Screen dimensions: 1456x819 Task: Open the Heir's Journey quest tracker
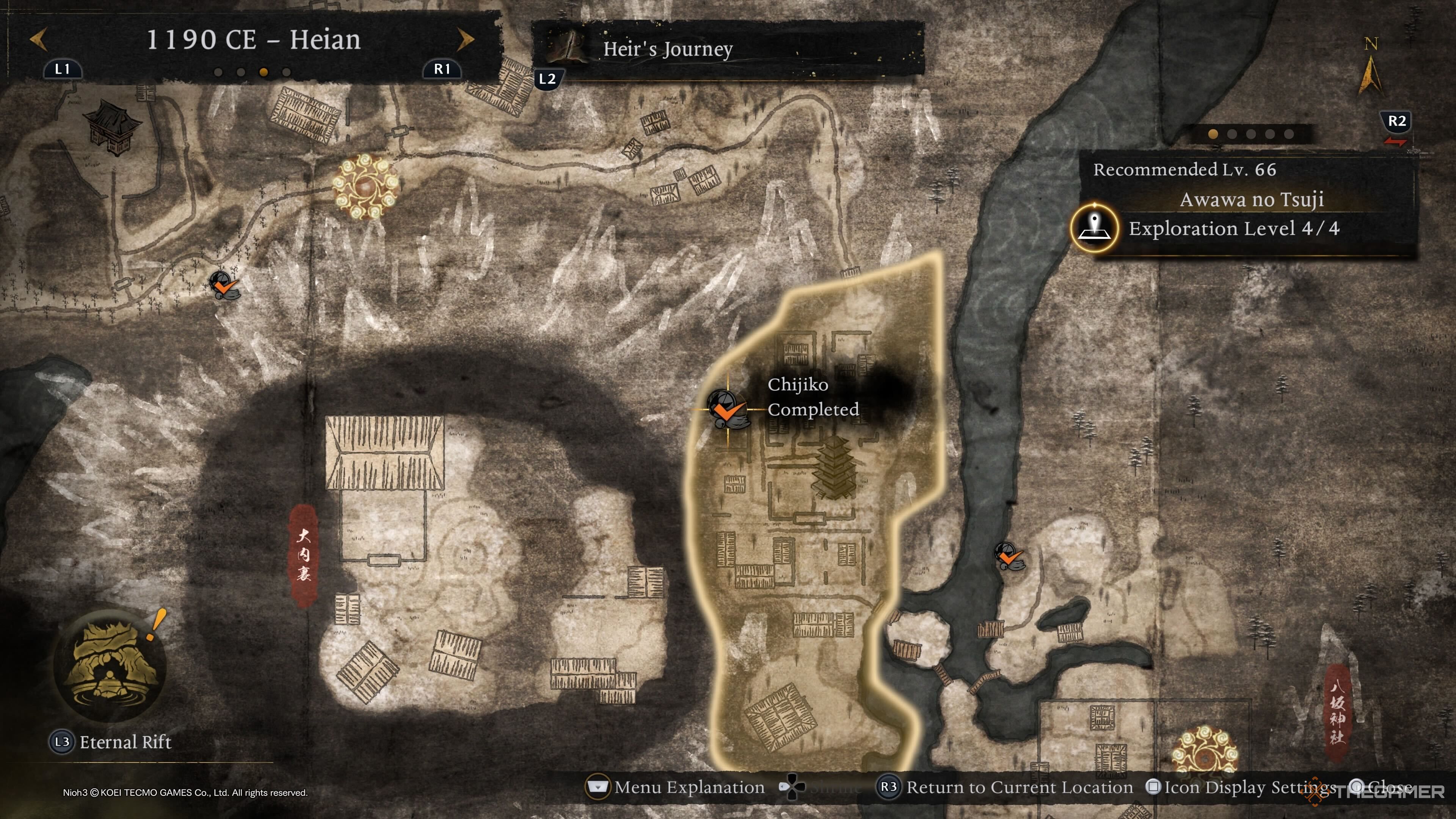[x=667, y=49]
